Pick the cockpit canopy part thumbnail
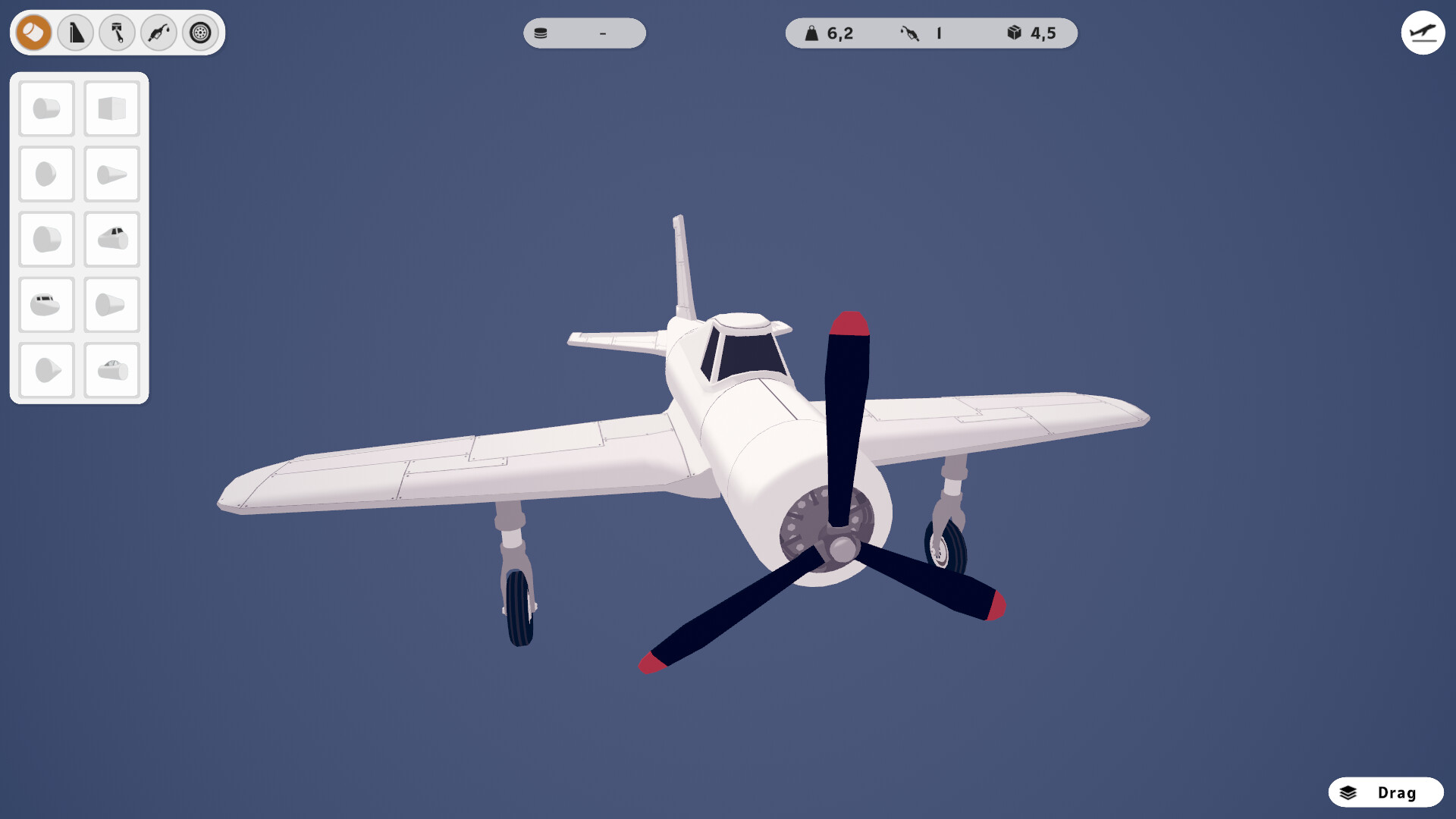The image size is (1456, 819). click(111, 238)
